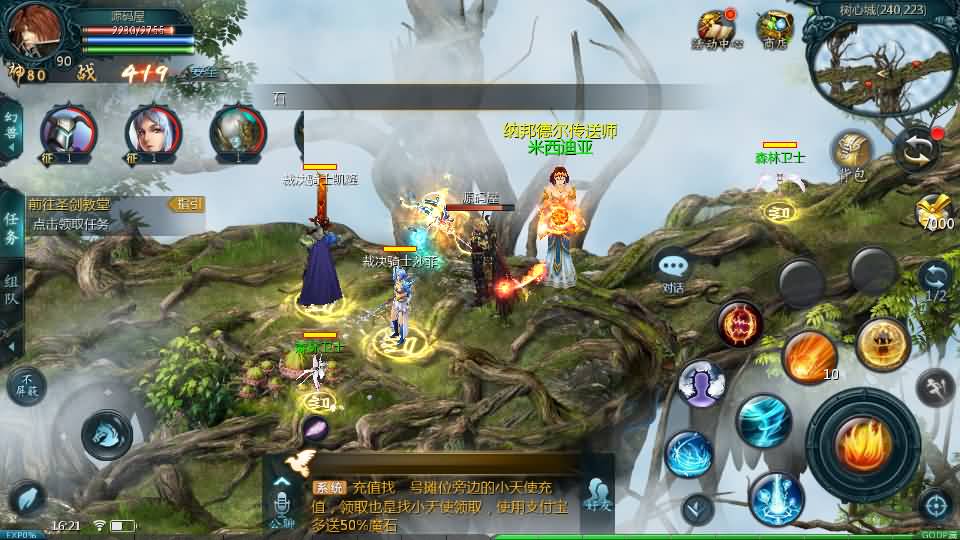Open the 商店 shop icon
960x540 pixels.
pos(774,30)
